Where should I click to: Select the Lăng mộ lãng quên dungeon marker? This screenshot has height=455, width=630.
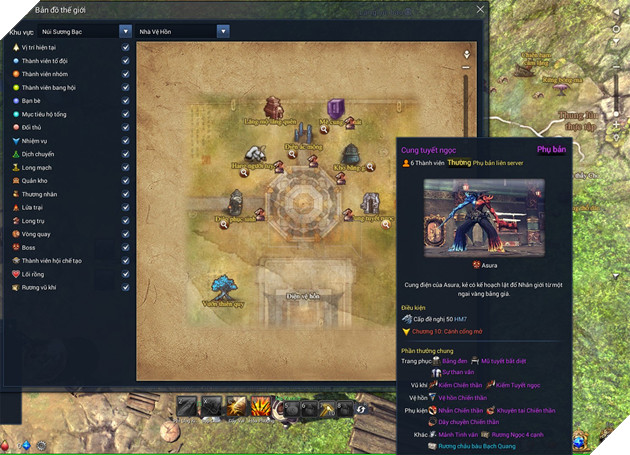click(273, 108)
